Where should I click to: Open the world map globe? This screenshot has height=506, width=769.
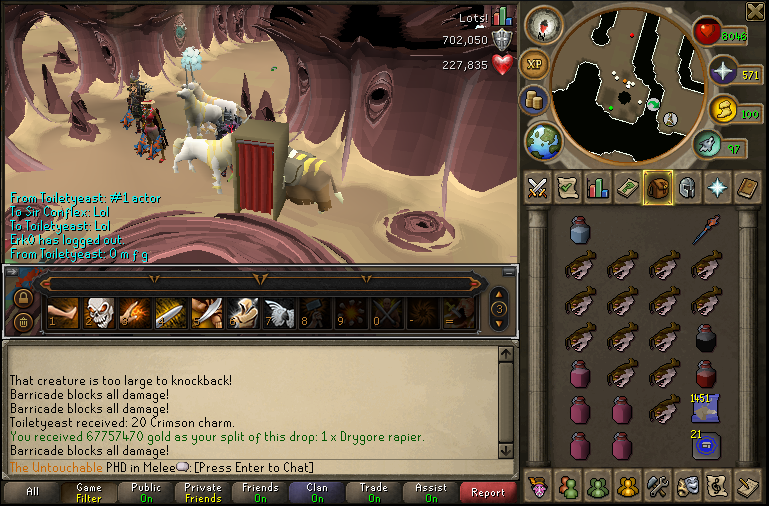pos(543,140)
